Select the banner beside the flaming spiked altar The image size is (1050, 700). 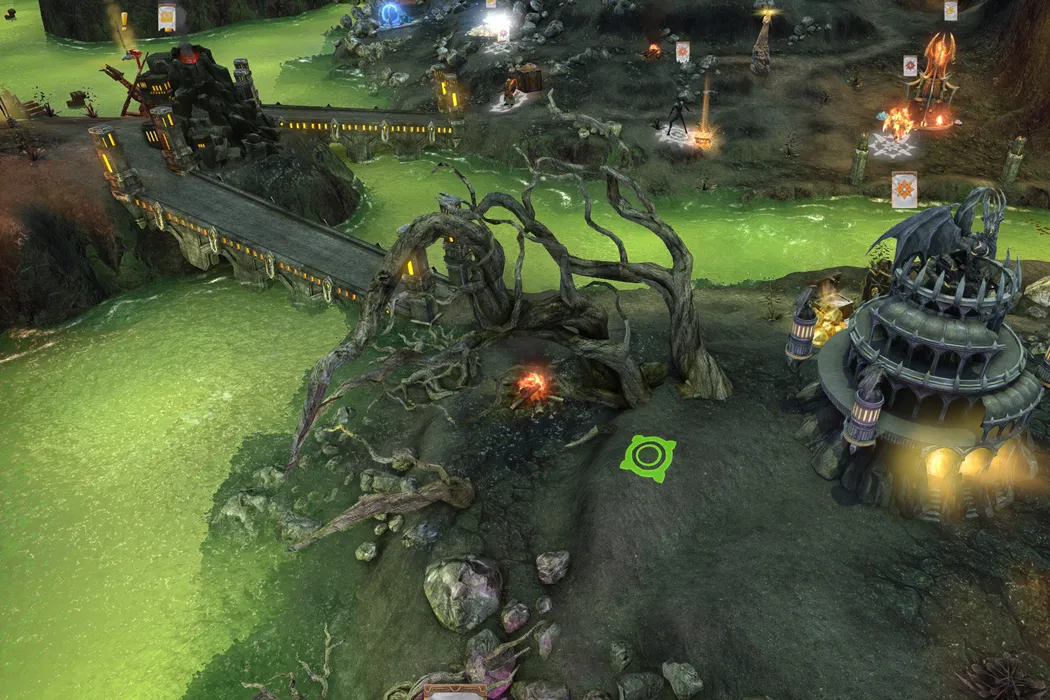click(x=910, y=65)
